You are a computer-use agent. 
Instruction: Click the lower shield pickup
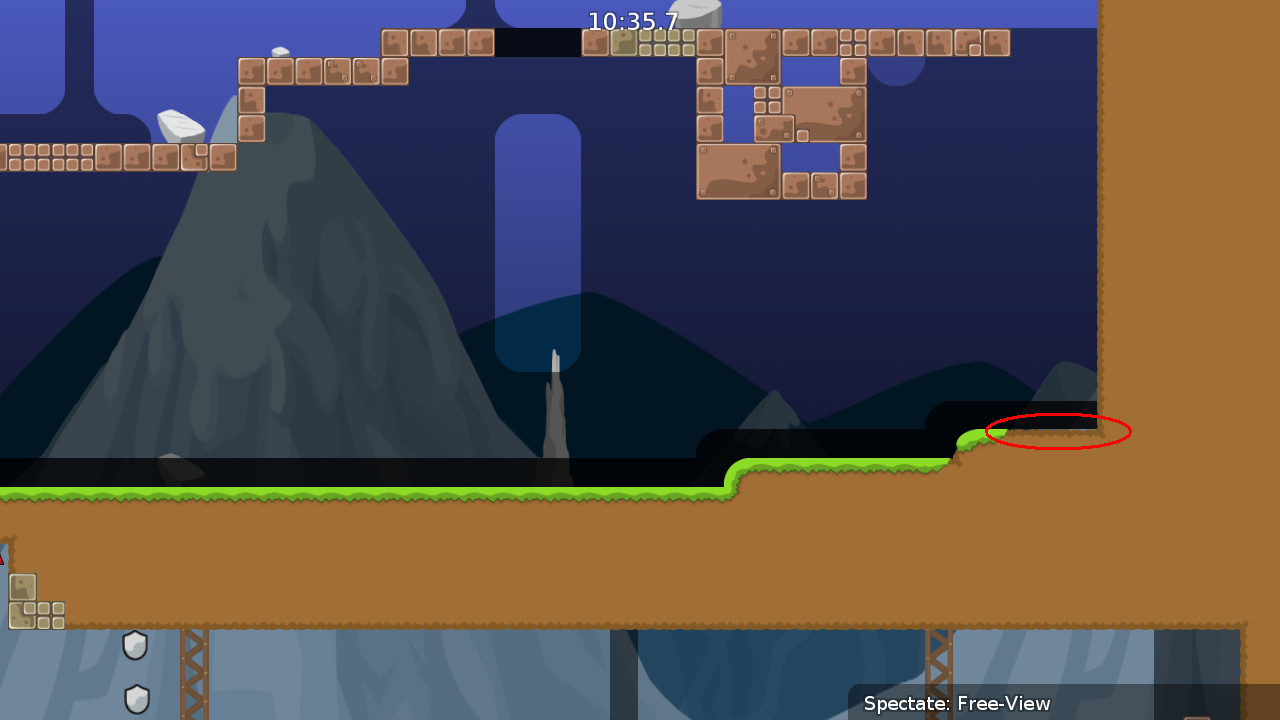coord(135,699)
